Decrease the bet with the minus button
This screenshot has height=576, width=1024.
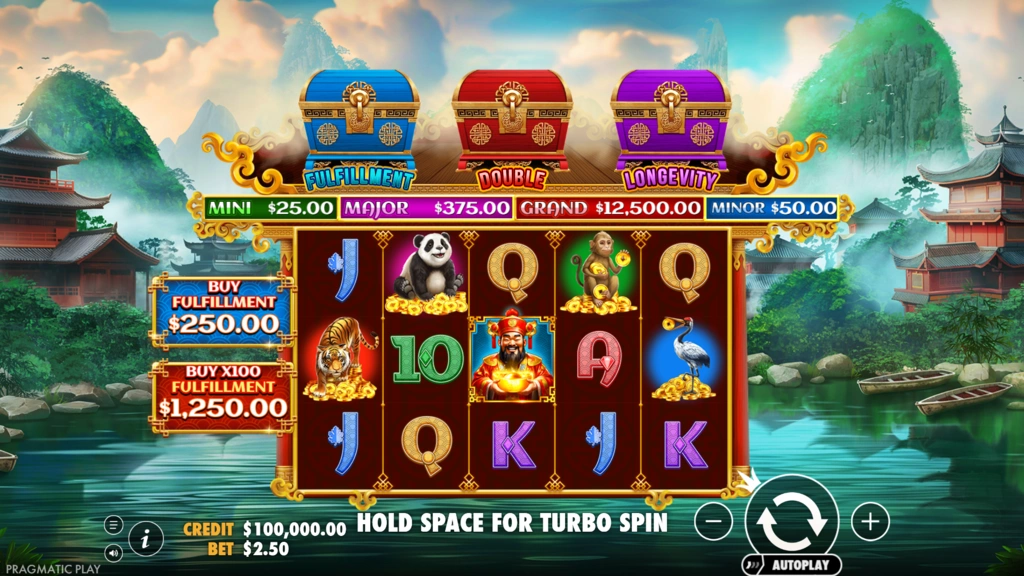point(713,521)
